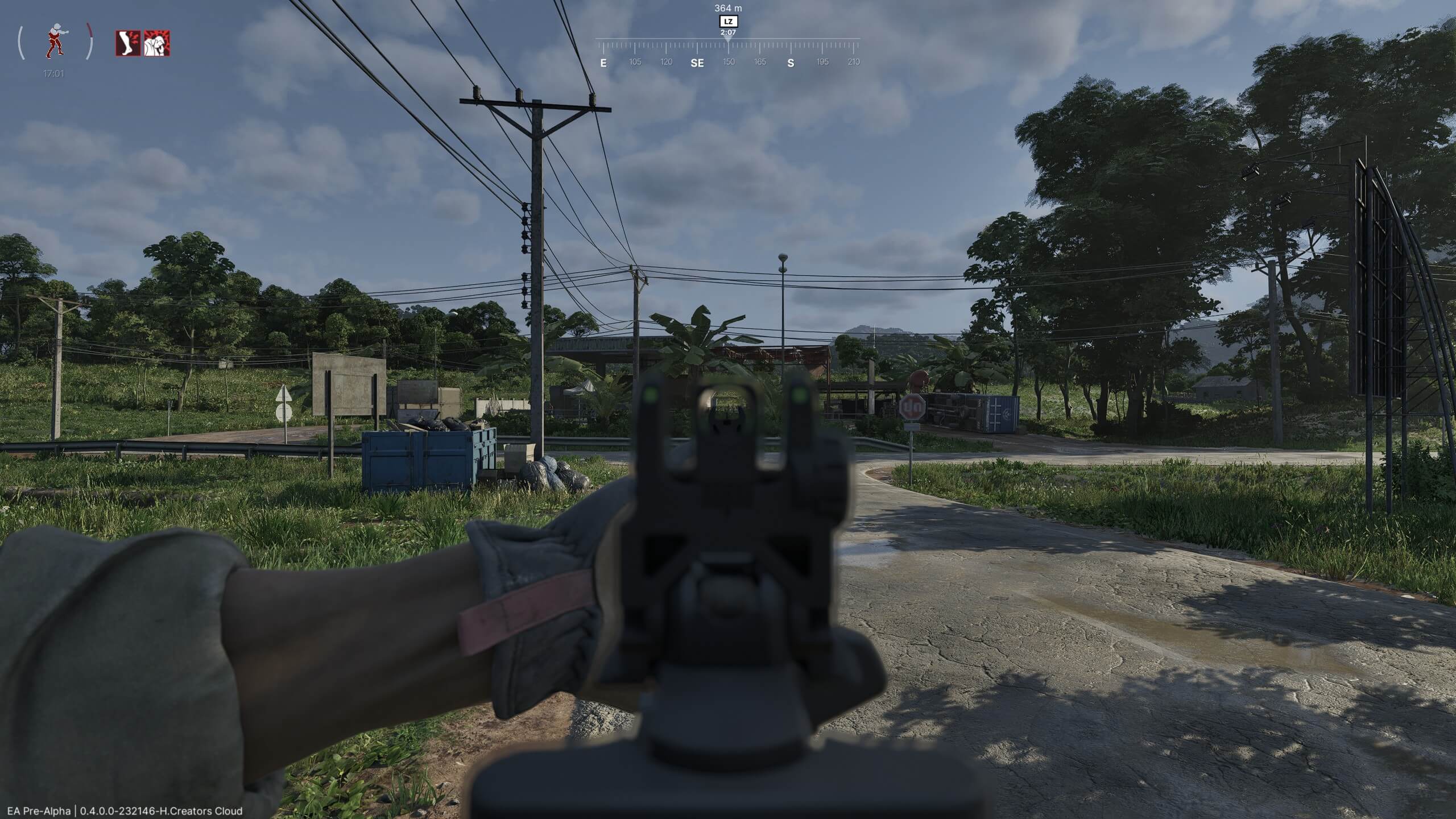The height and width of the screenshot is (819, 1456).
Task: Click the 17:01 mission clock
Action: (53, 73)
